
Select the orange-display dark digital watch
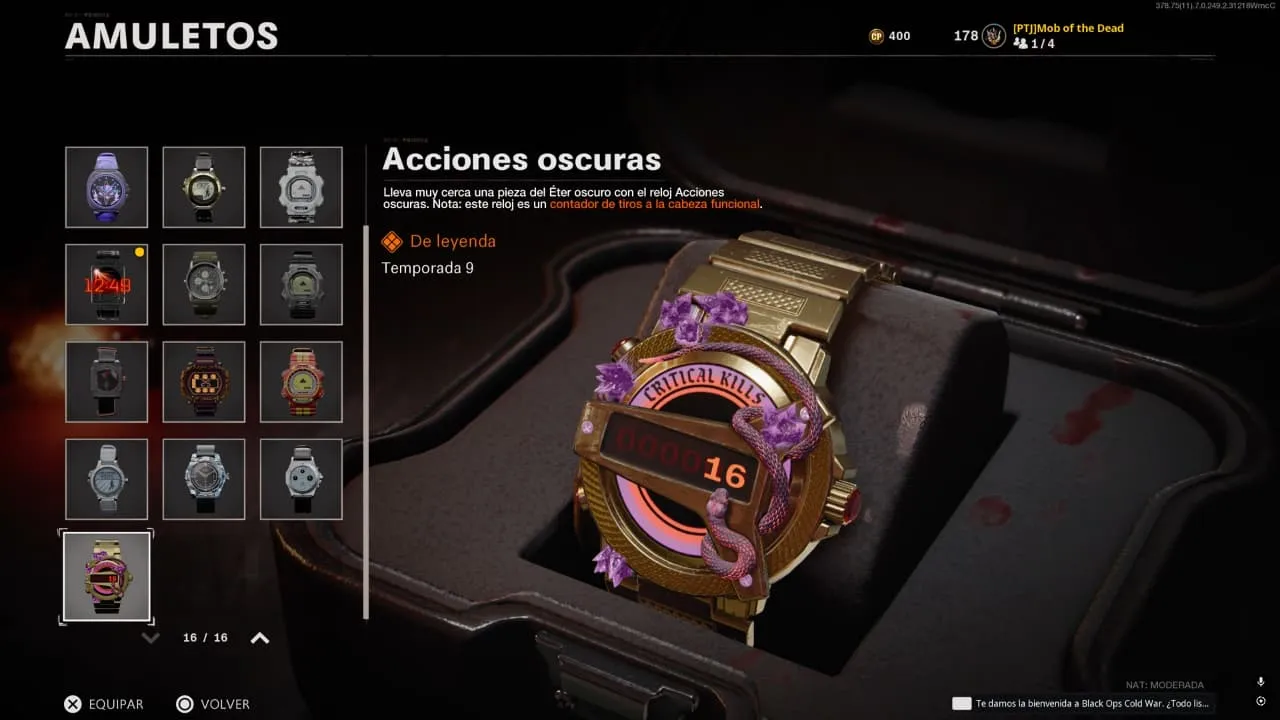coord(204,381)
